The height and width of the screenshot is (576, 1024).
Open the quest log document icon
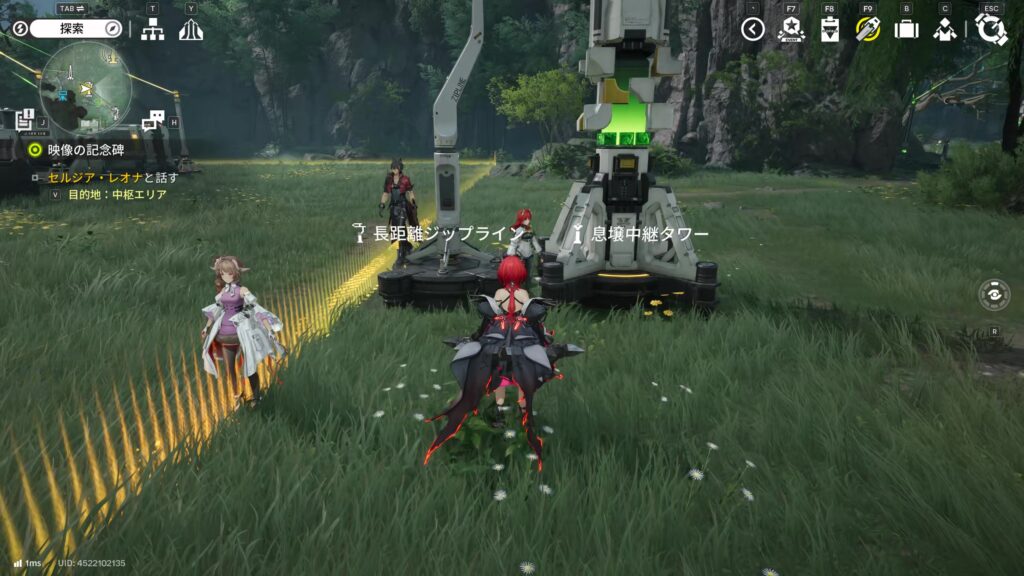(24, 120)
